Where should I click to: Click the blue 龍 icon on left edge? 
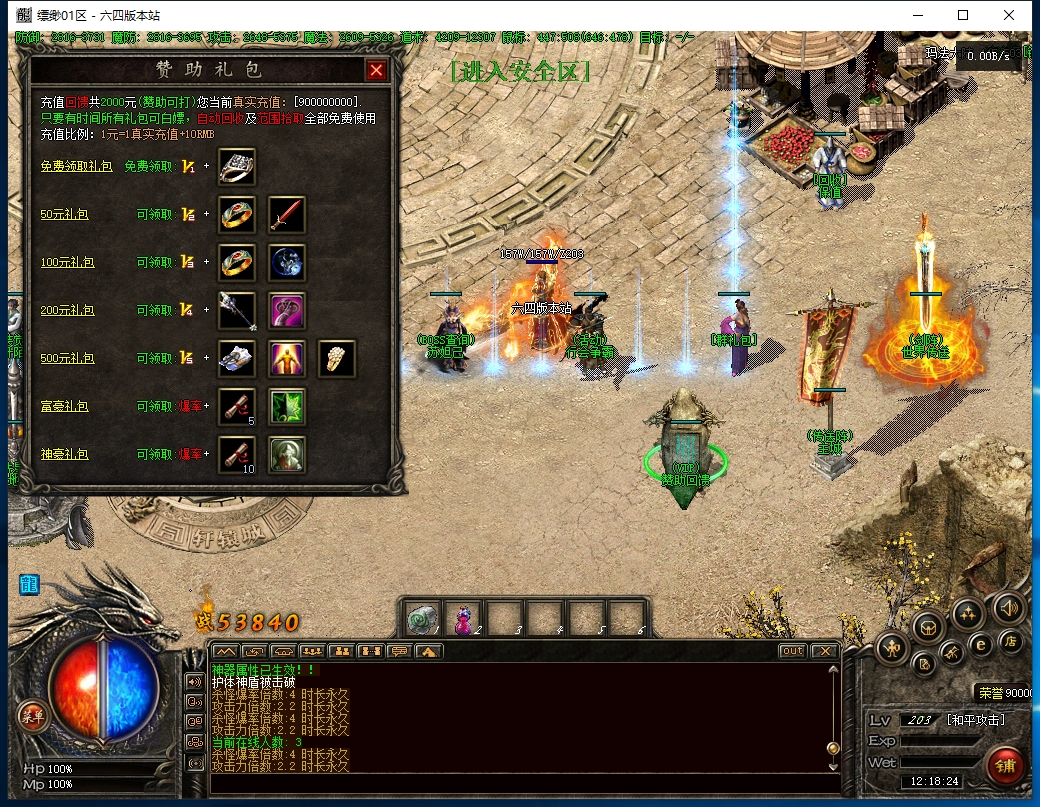tap(28, 584)
